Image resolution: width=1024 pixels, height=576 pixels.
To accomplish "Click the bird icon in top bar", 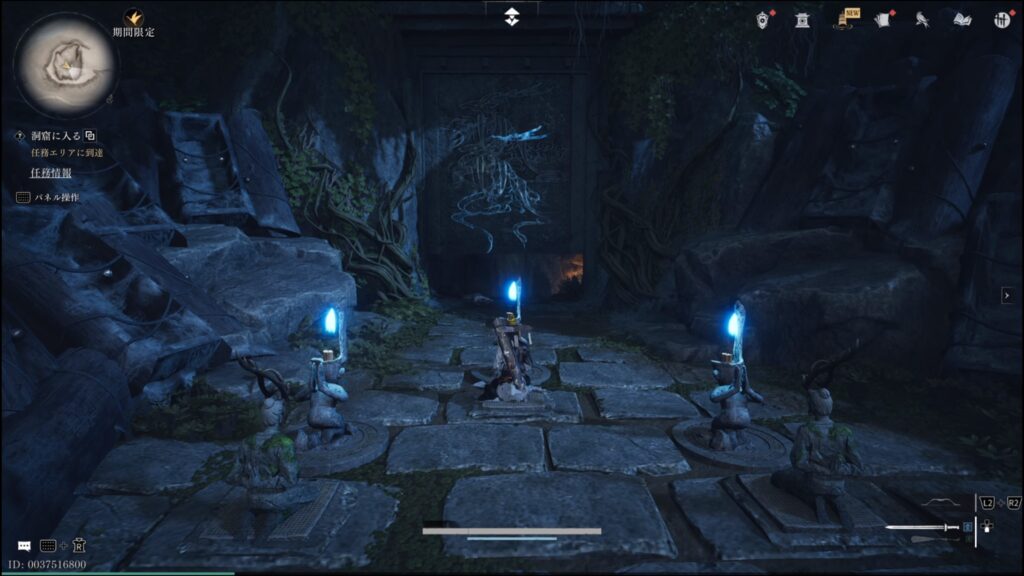I will (922, 19).
